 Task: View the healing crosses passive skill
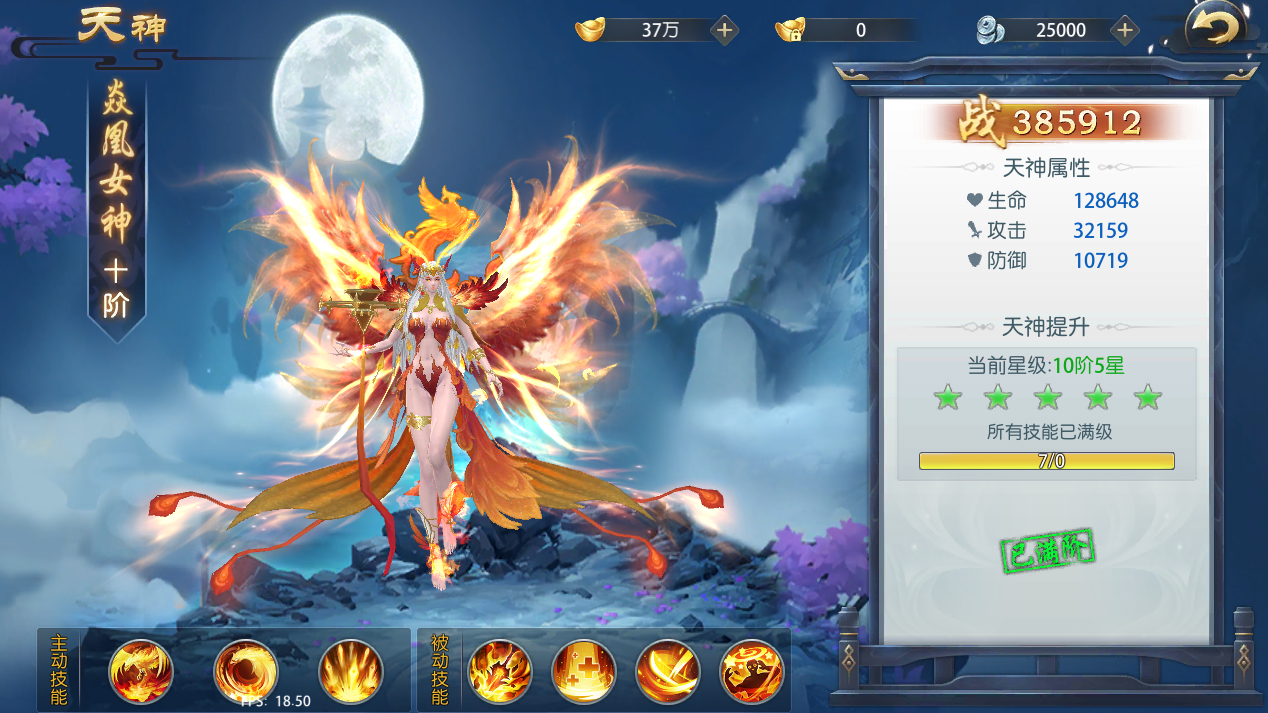tap(584, 670)
